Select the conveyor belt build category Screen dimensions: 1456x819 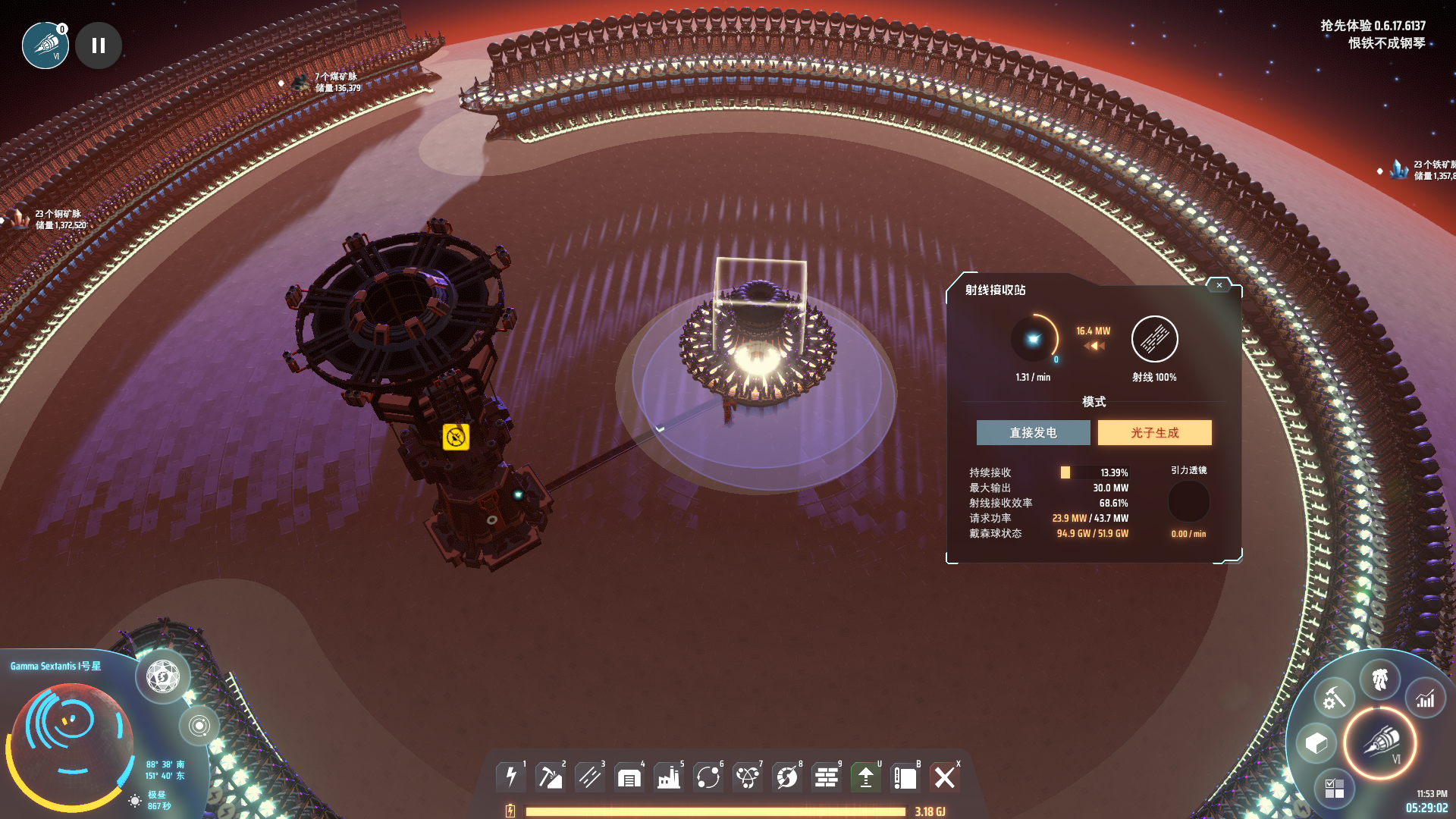[x=590, y=777]
